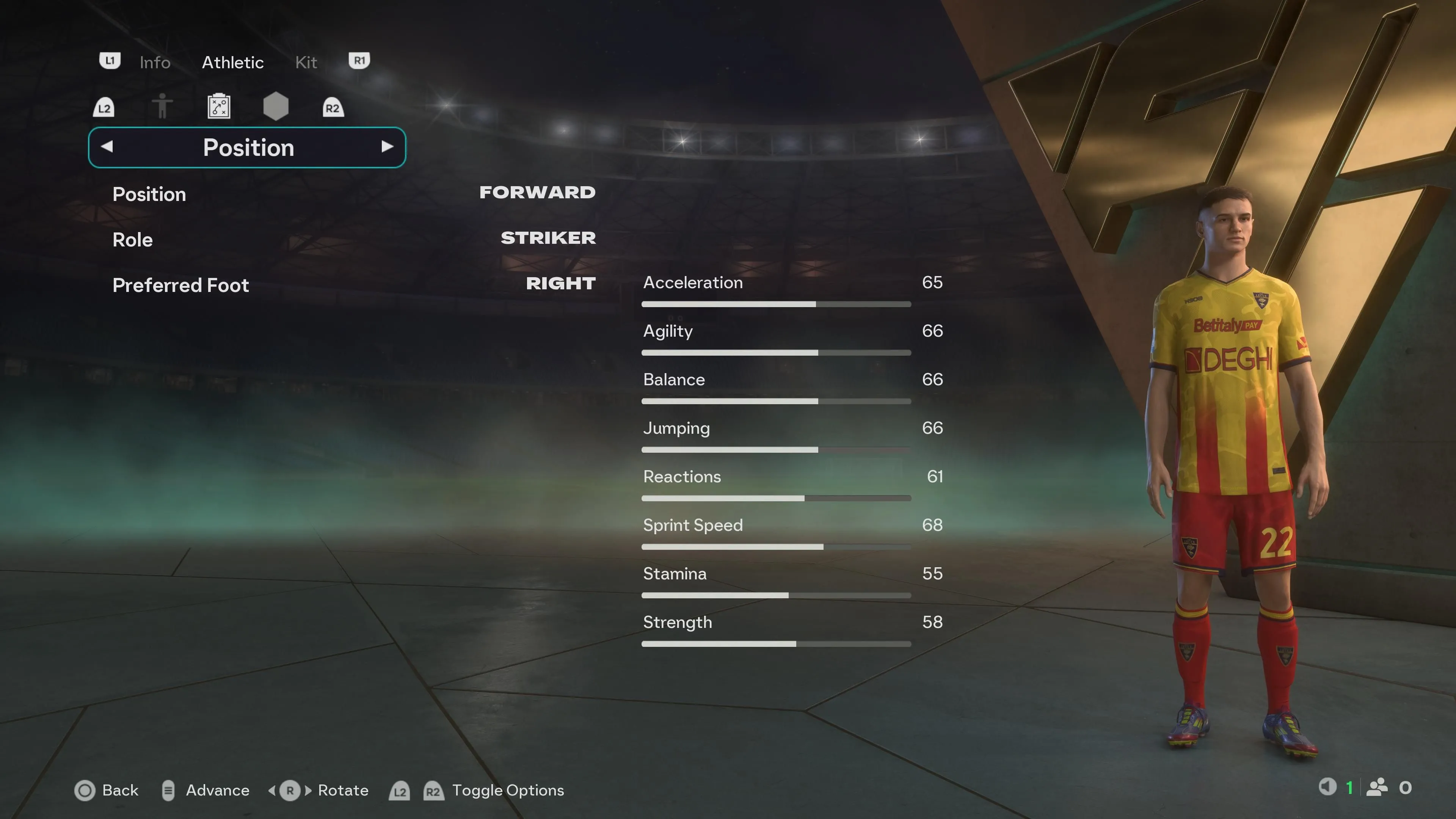Viewport: 1456px width, 819px height.
Task: Choose the Role row showing Striker
Action: pos(353,240)
